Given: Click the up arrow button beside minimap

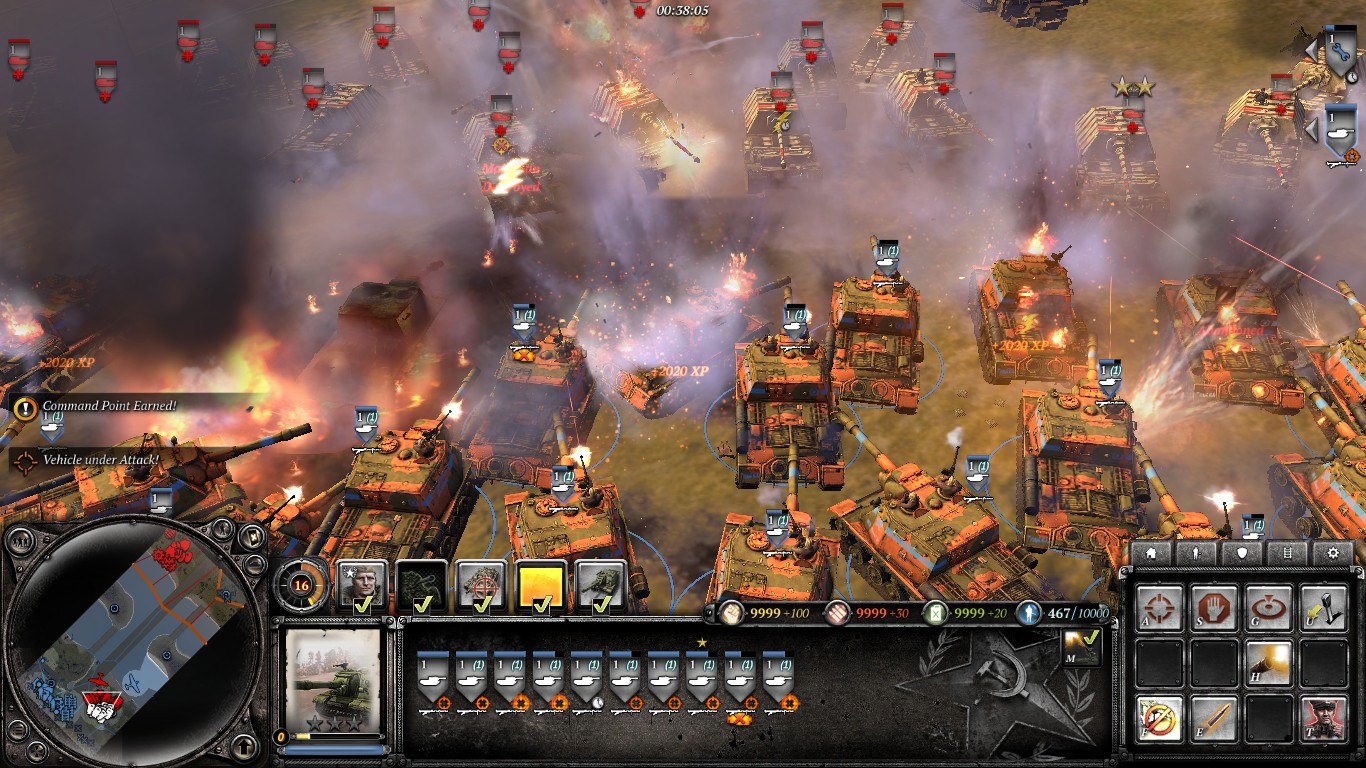Looking at the screenshot, I should coord(242,744).
